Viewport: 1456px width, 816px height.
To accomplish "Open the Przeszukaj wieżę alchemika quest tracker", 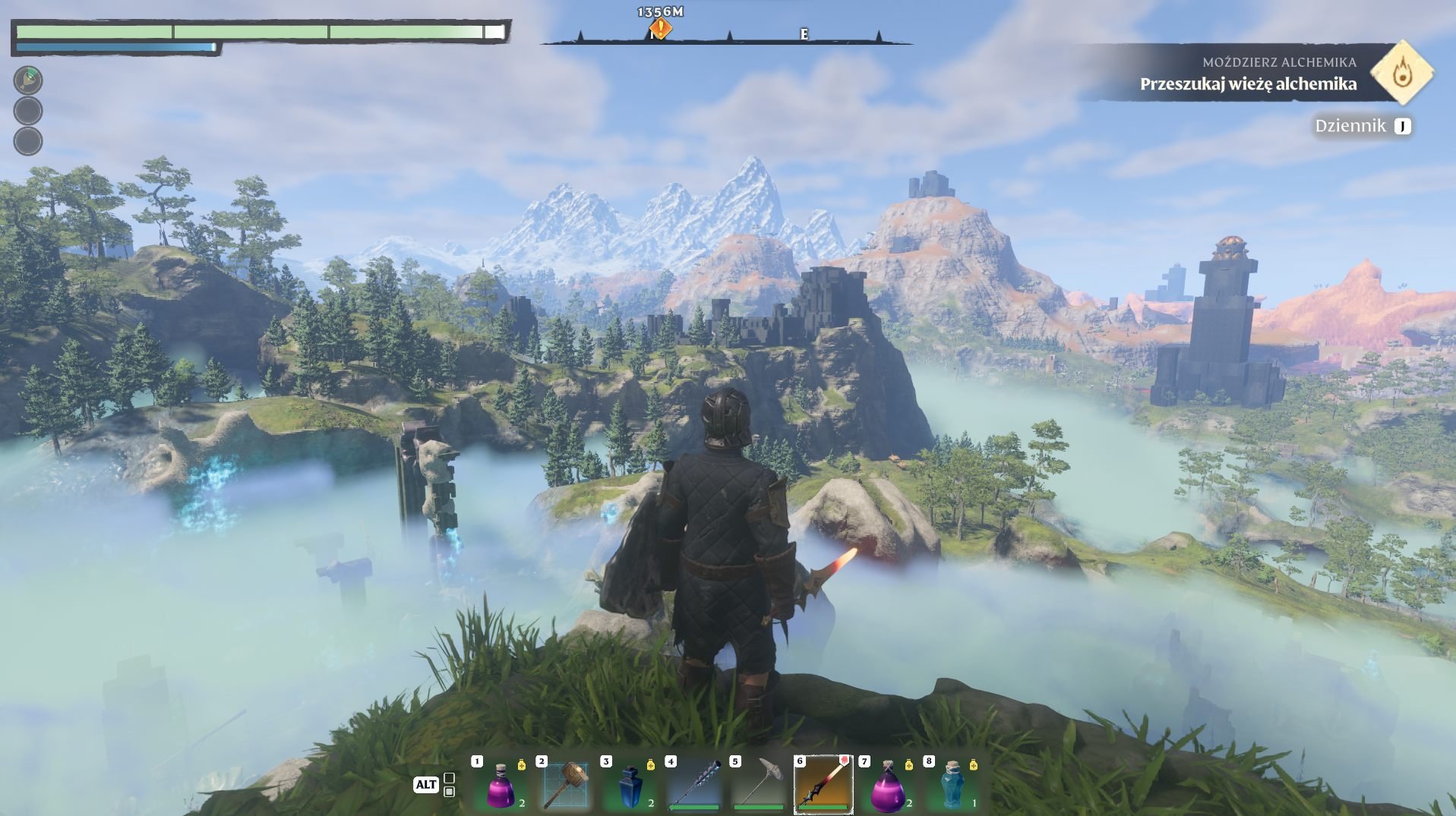I will click(x=1248, y=83).
